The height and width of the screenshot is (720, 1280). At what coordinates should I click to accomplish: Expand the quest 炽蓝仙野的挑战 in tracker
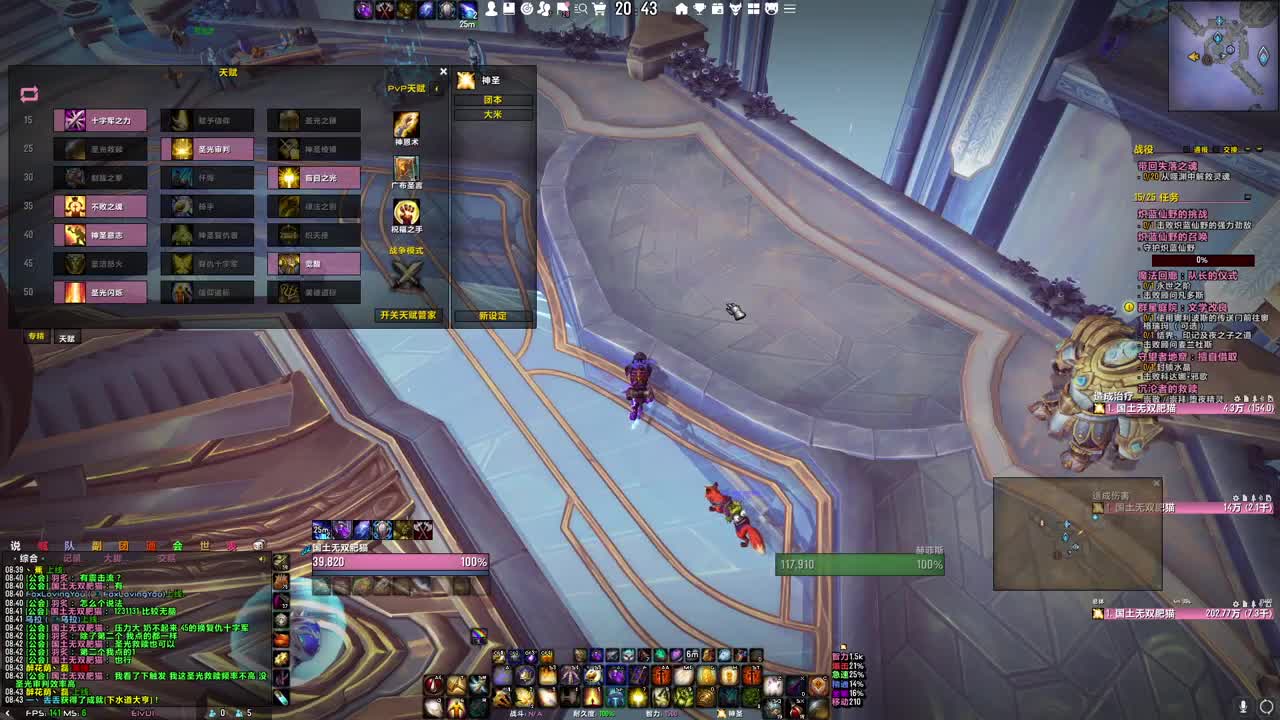tap(1172, 213)
